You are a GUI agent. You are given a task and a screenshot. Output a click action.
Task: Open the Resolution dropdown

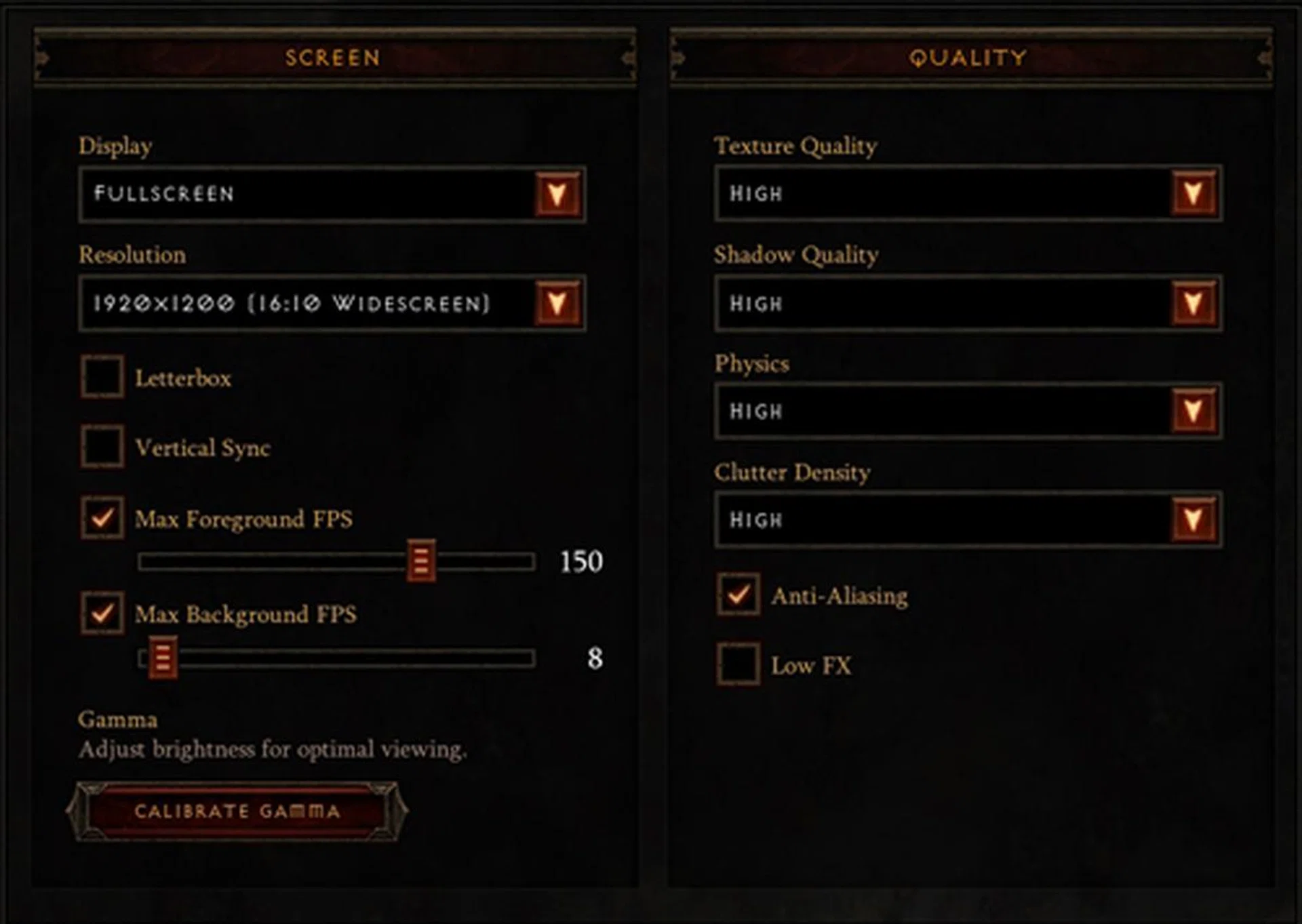coord(557,304)
